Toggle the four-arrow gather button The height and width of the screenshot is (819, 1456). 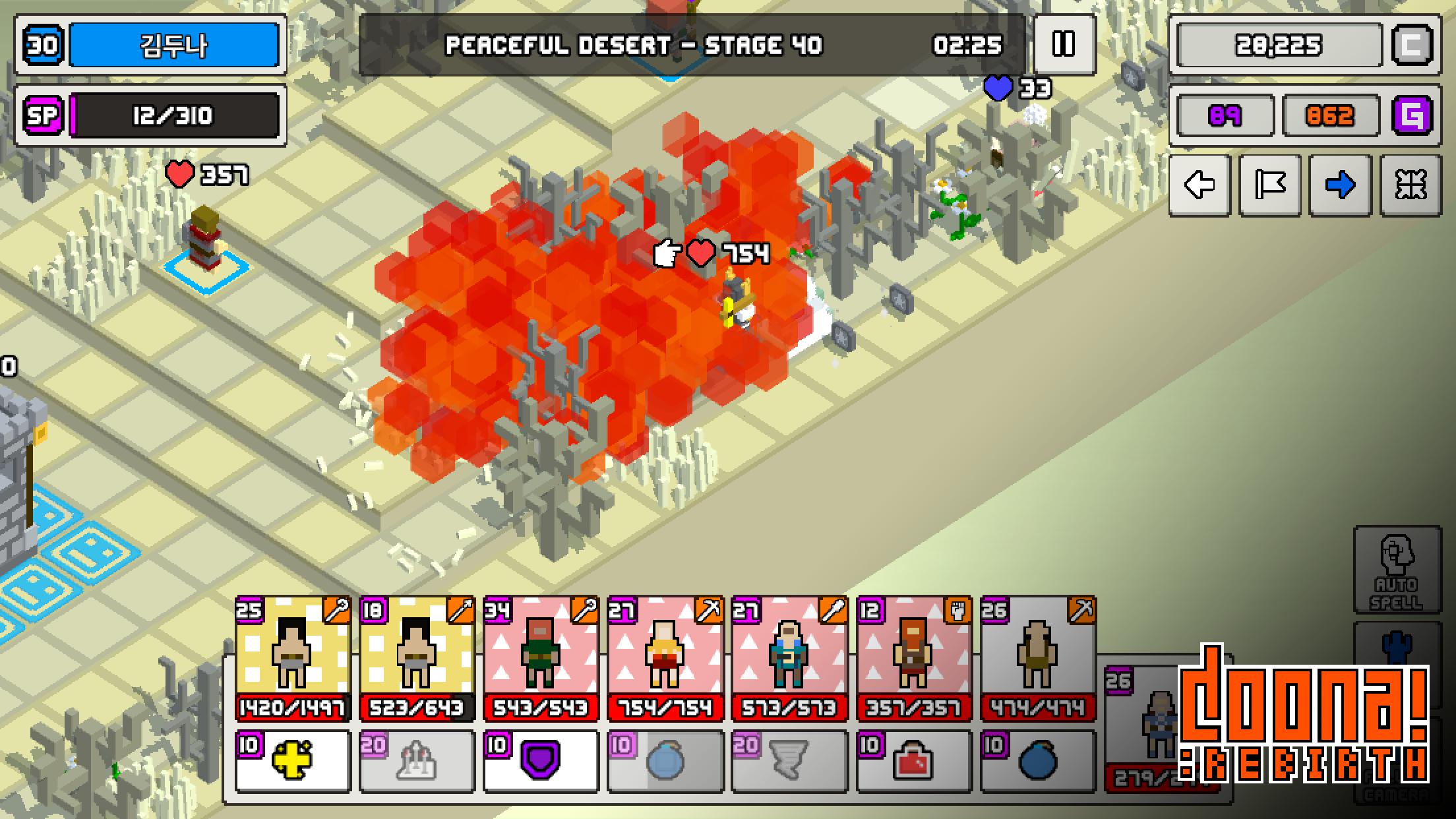tap(1410, 185)
